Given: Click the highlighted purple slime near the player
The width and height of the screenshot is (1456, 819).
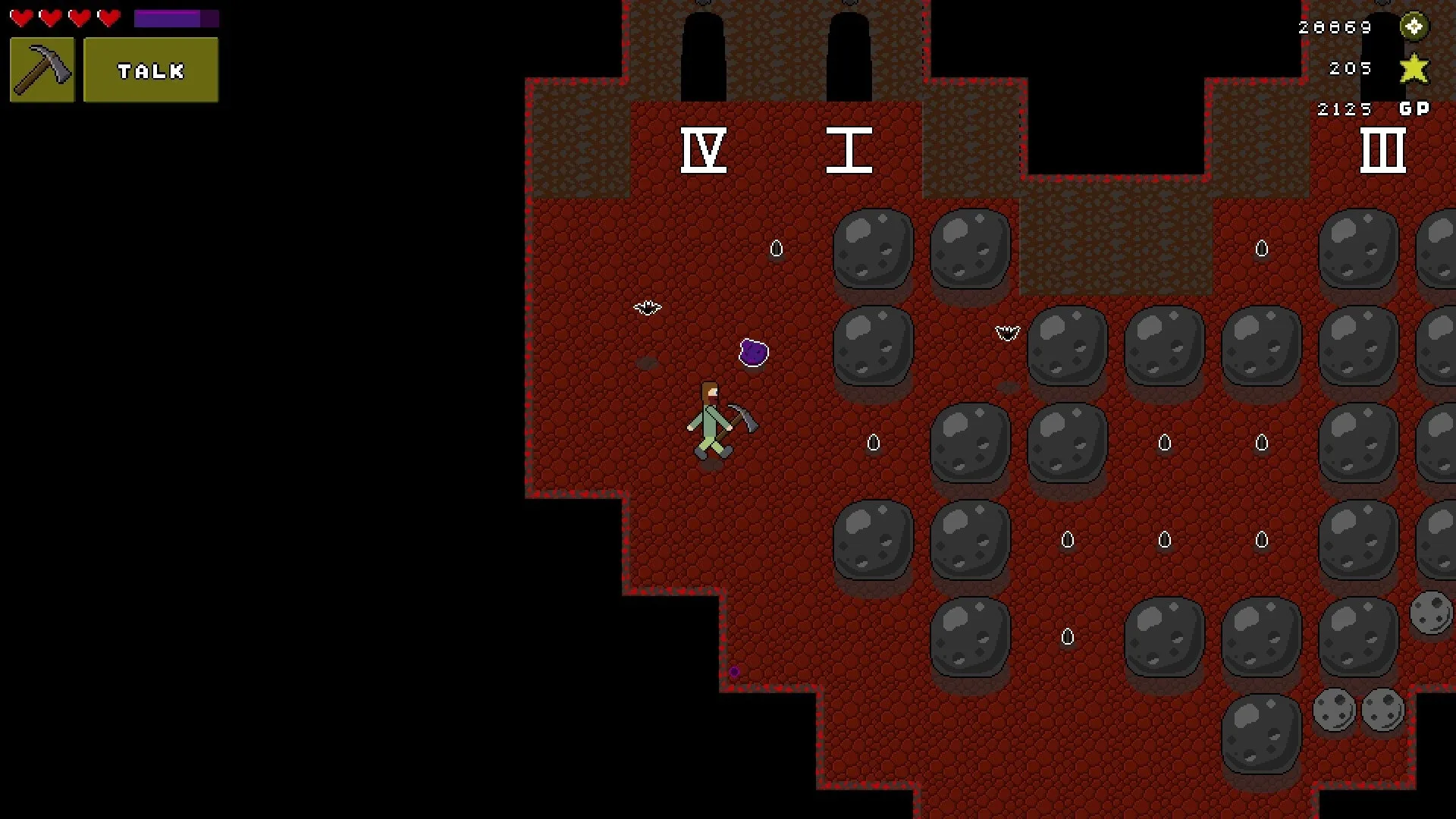Looking at the screenshot, I should [x=752, y=352].
